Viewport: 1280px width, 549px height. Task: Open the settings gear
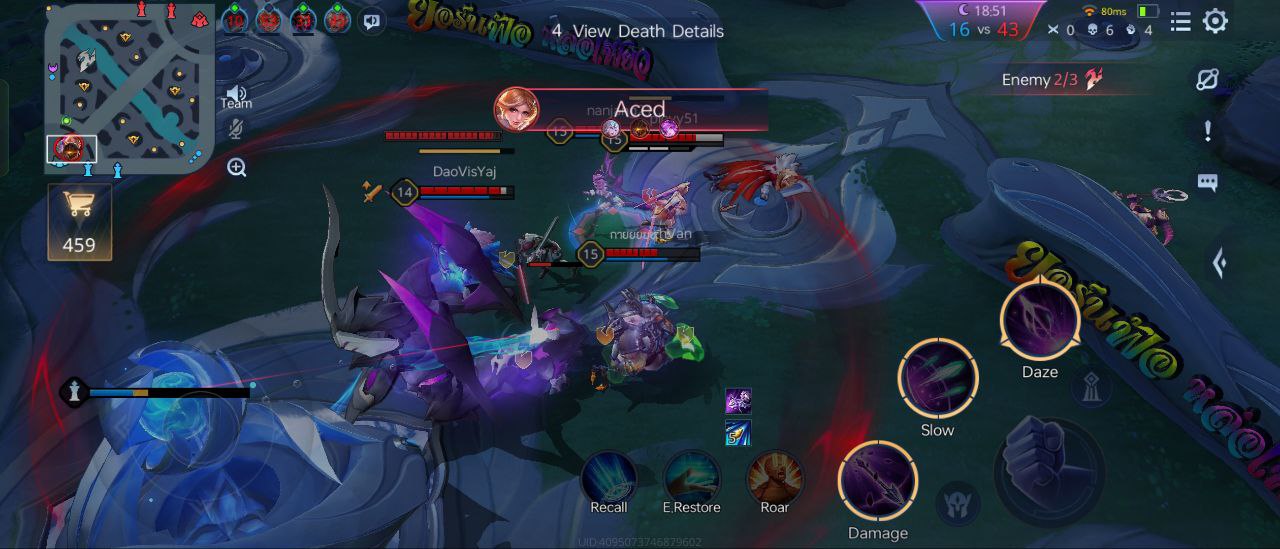pos(1215,21)
